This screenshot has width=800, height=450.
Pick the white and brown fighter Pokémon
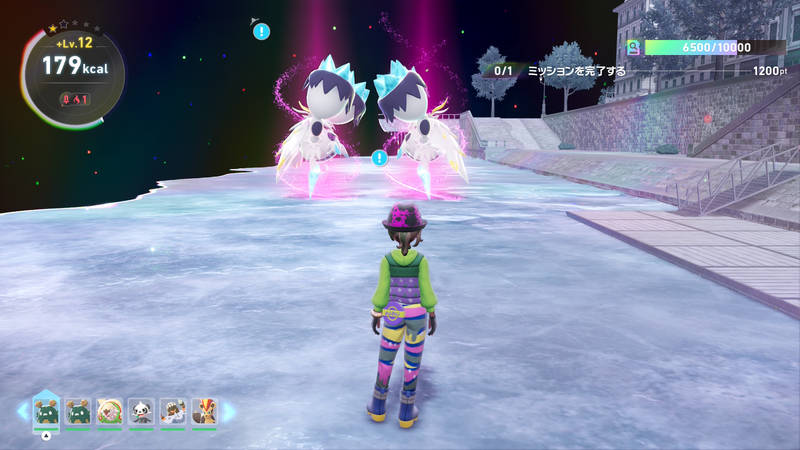pos(173,411)
